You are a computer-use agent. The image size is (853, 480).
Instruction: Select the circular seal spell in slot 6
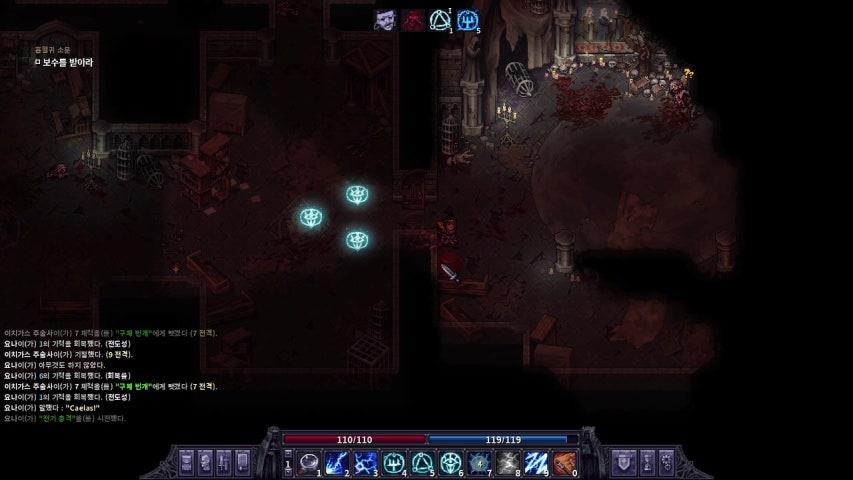pyautogui.click(x=451, y=462)
